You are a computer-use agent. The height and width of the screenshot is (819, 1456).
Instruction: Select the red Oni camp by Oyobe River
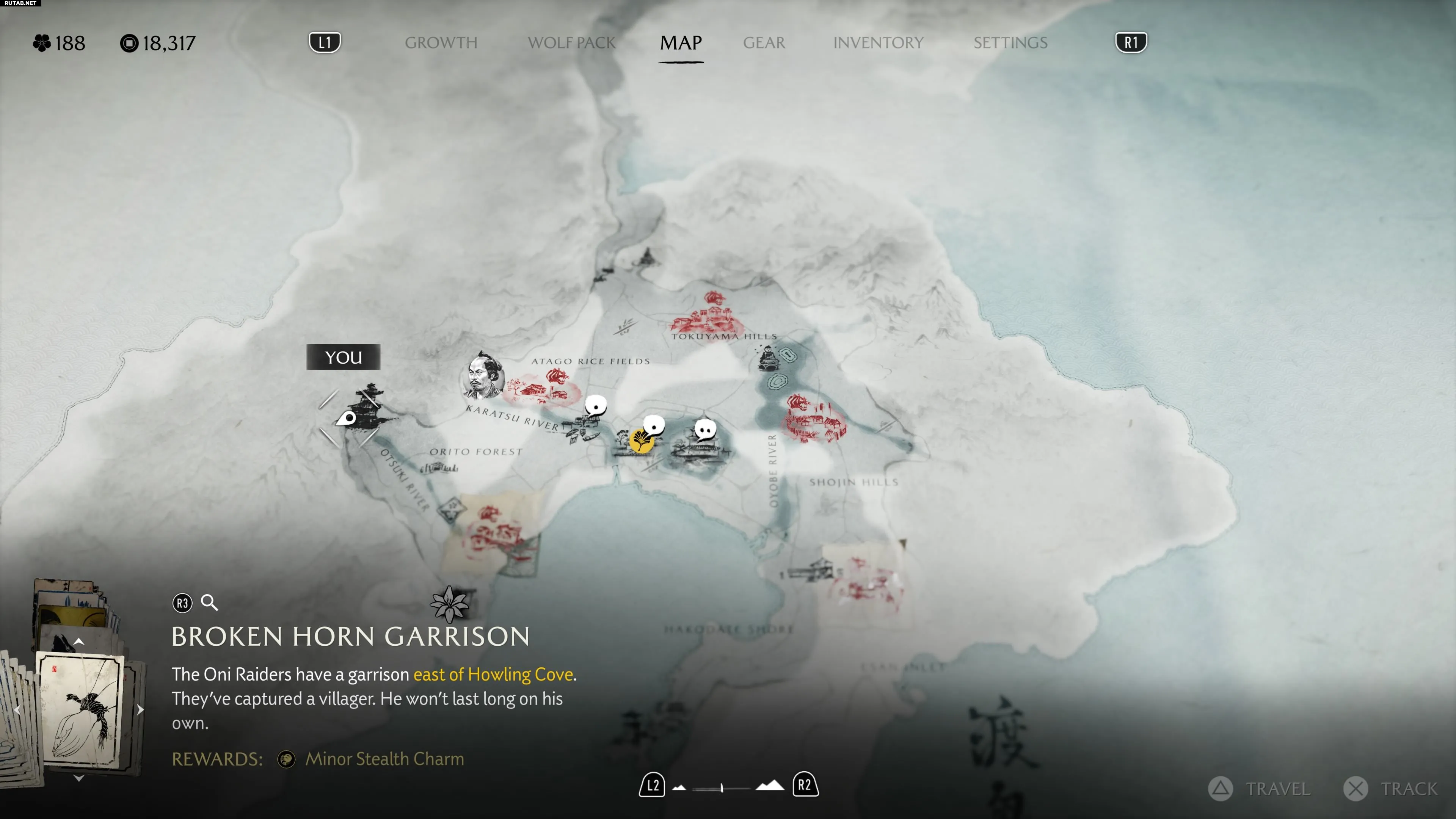(x=813, y=419)
